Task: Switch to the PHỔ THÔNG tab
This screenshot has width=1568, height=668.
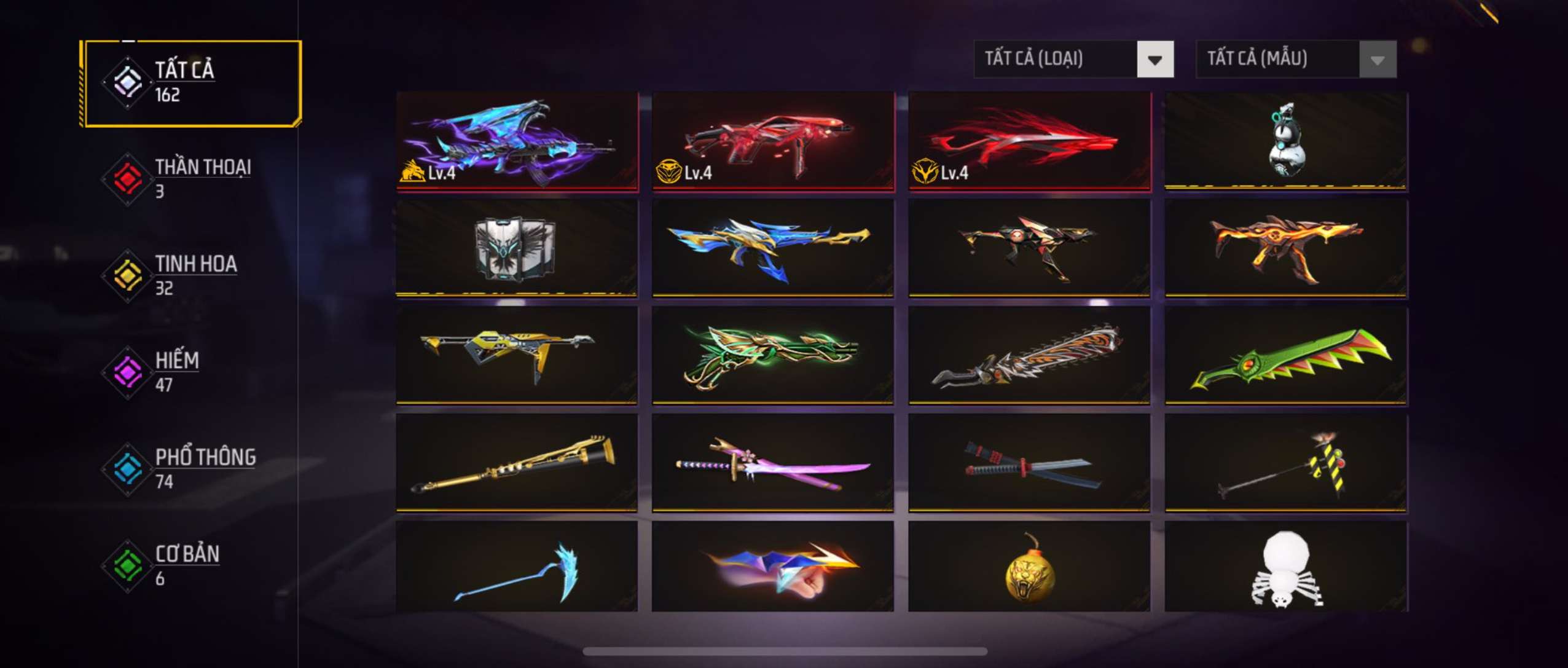Action: coord(190,468)
